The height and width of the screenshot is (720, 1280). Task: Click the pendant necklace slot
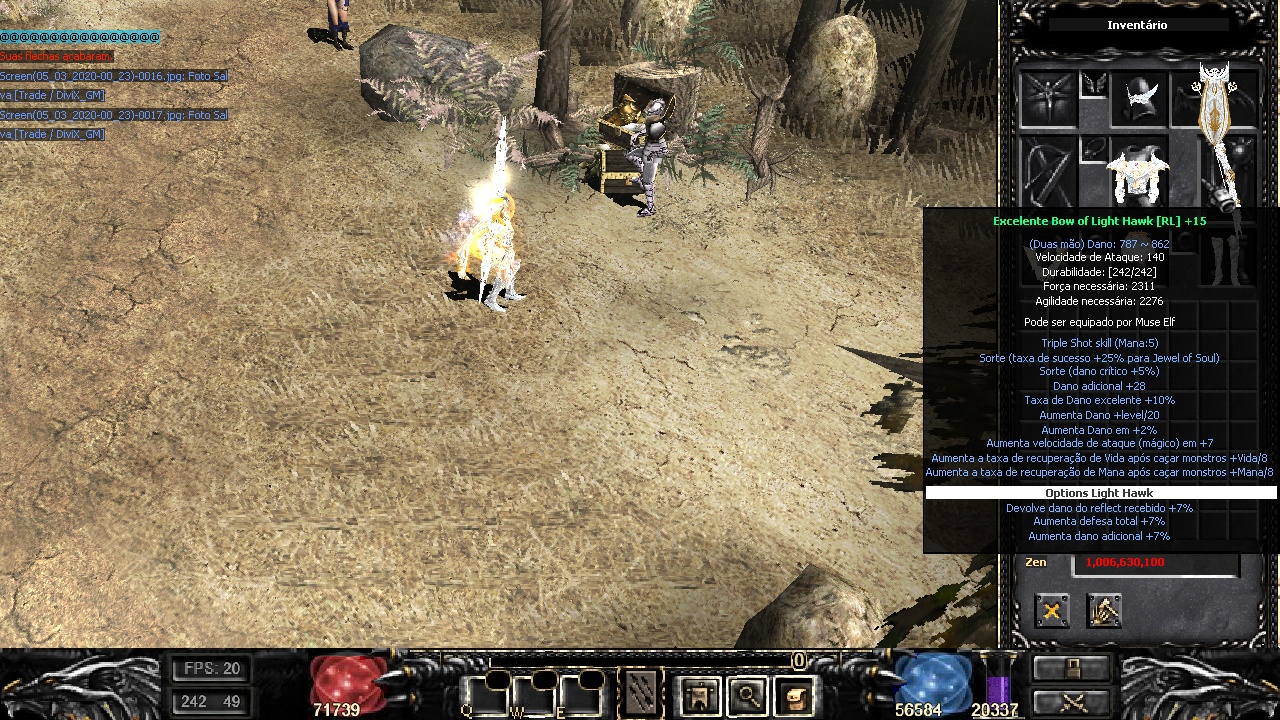(1093, 150)
